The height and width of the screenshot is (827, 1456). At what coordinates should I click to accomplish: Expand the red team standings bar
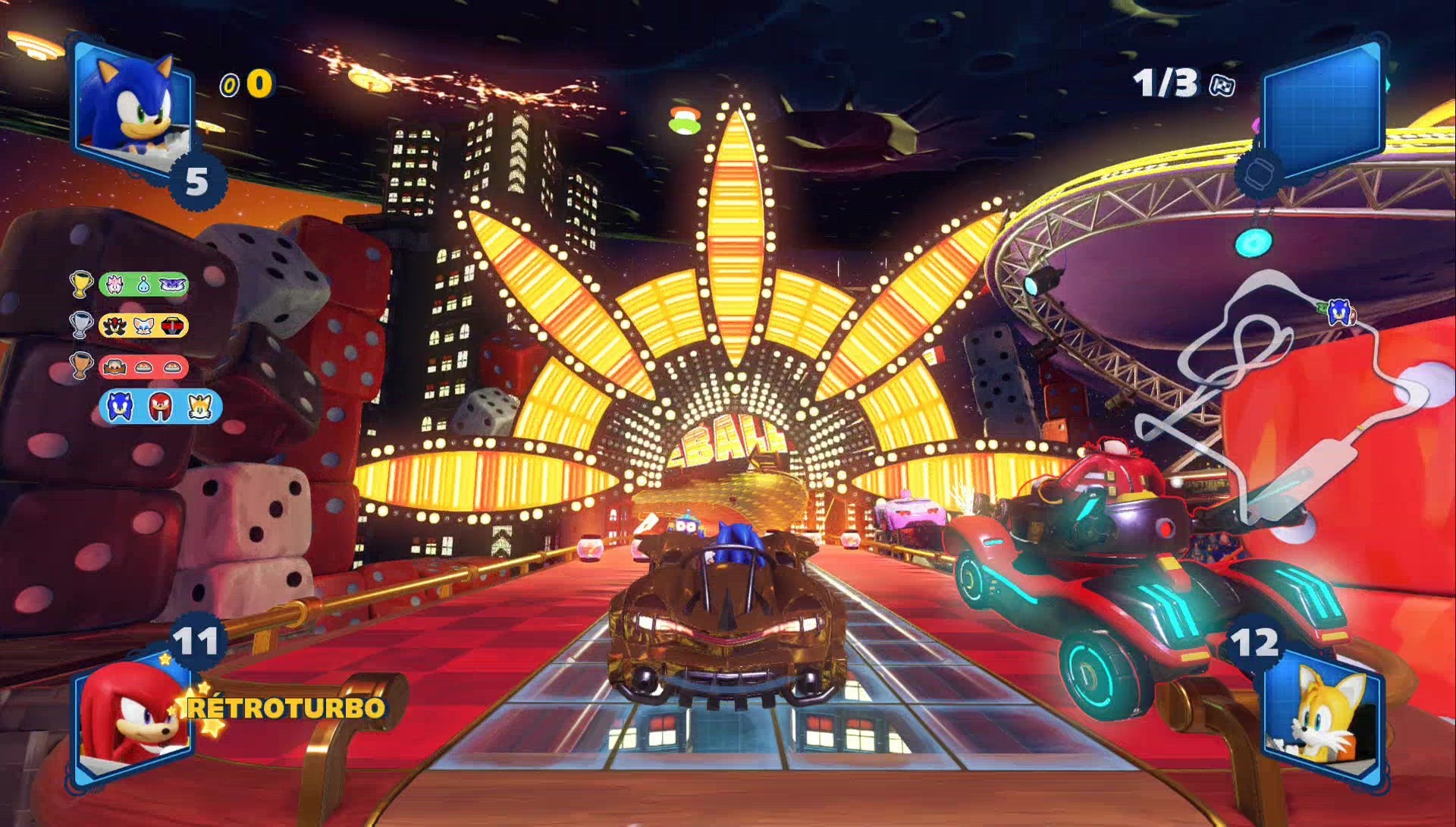(144, 366)
